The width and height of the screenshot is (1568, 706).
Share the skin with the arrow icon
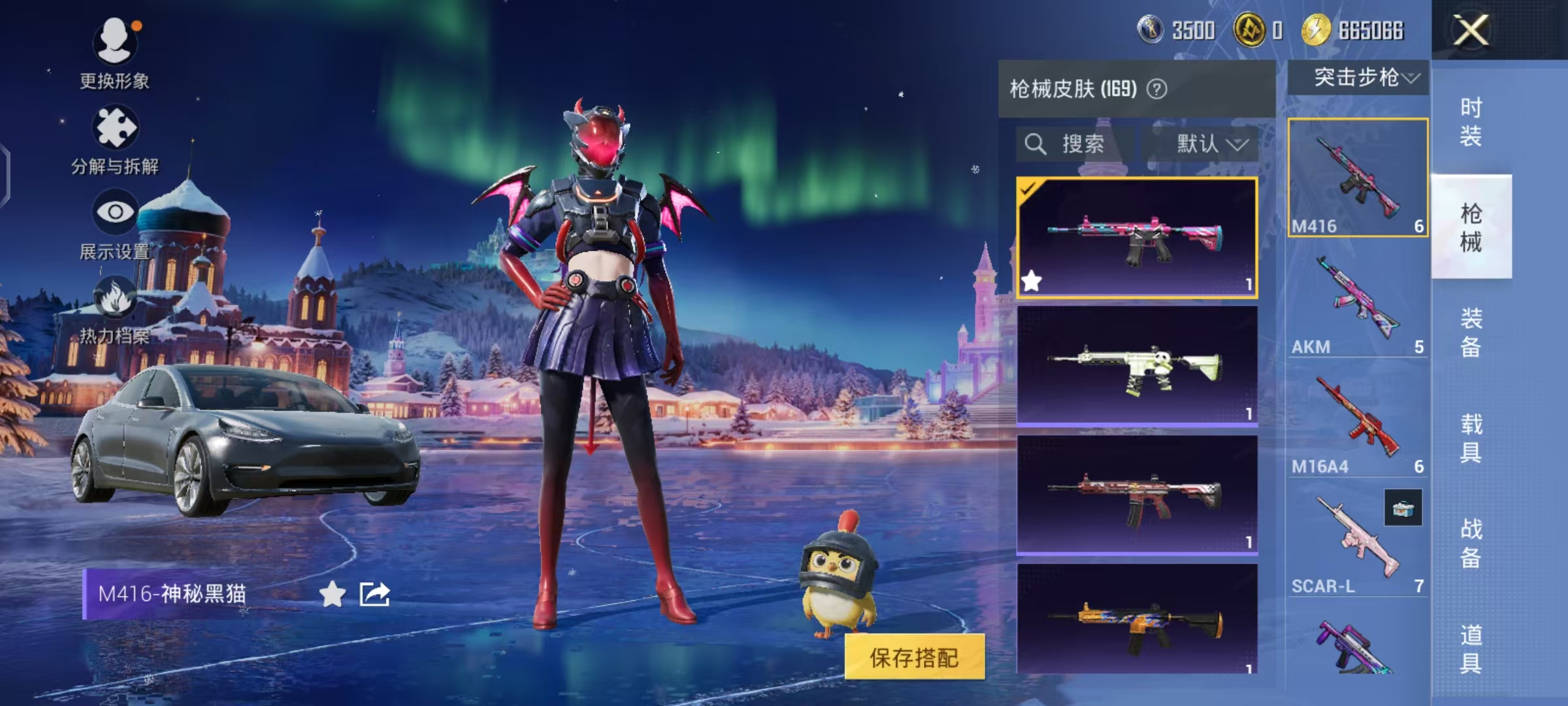click(x=375, y=594)
